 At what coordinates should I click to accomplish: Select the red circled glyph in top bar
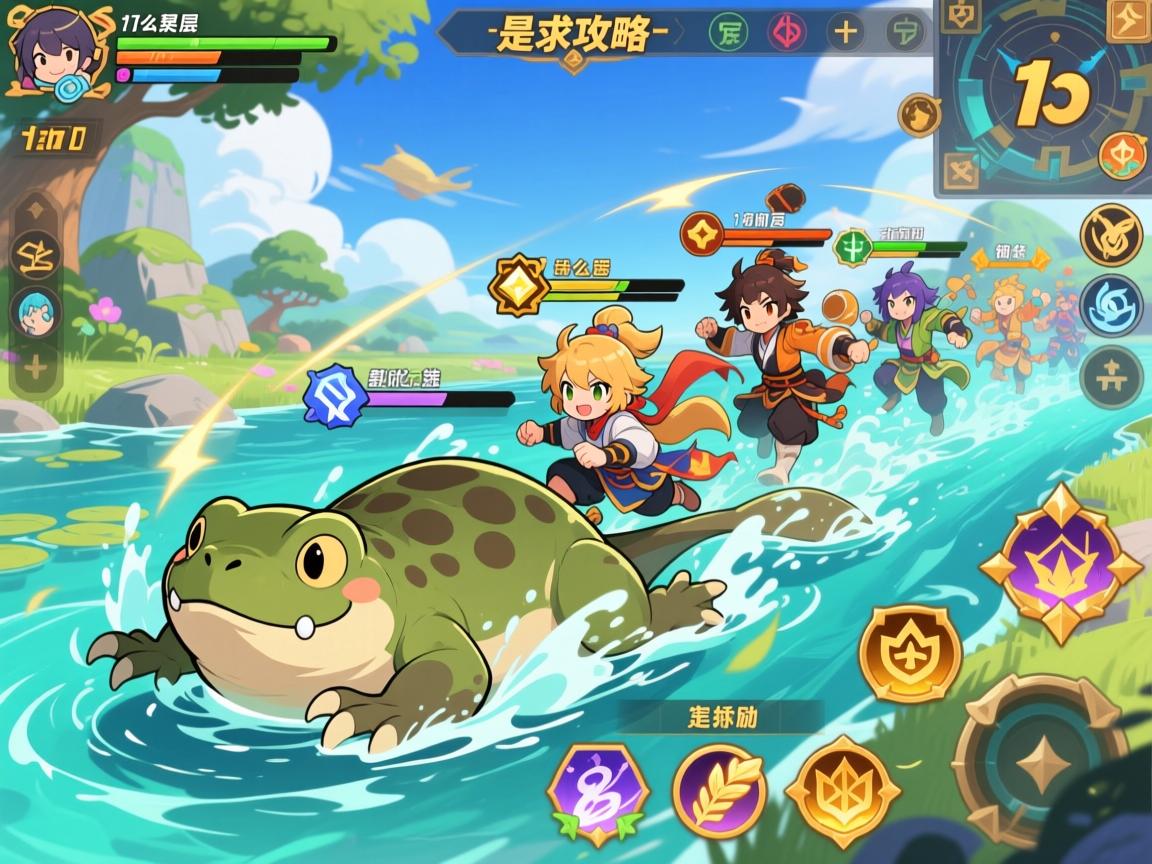[x=786, y=32]
